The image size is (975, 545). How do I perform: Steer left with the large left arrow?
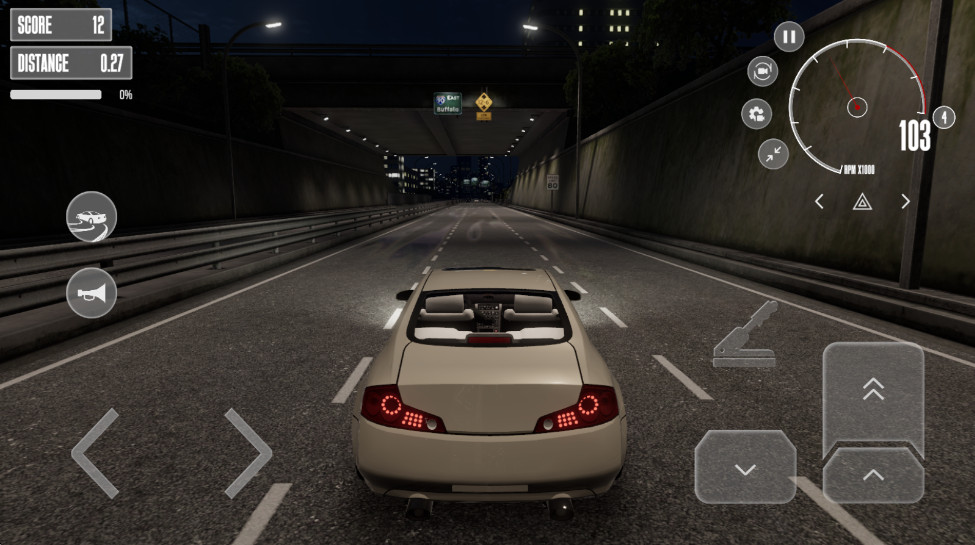tap(96, 453)
